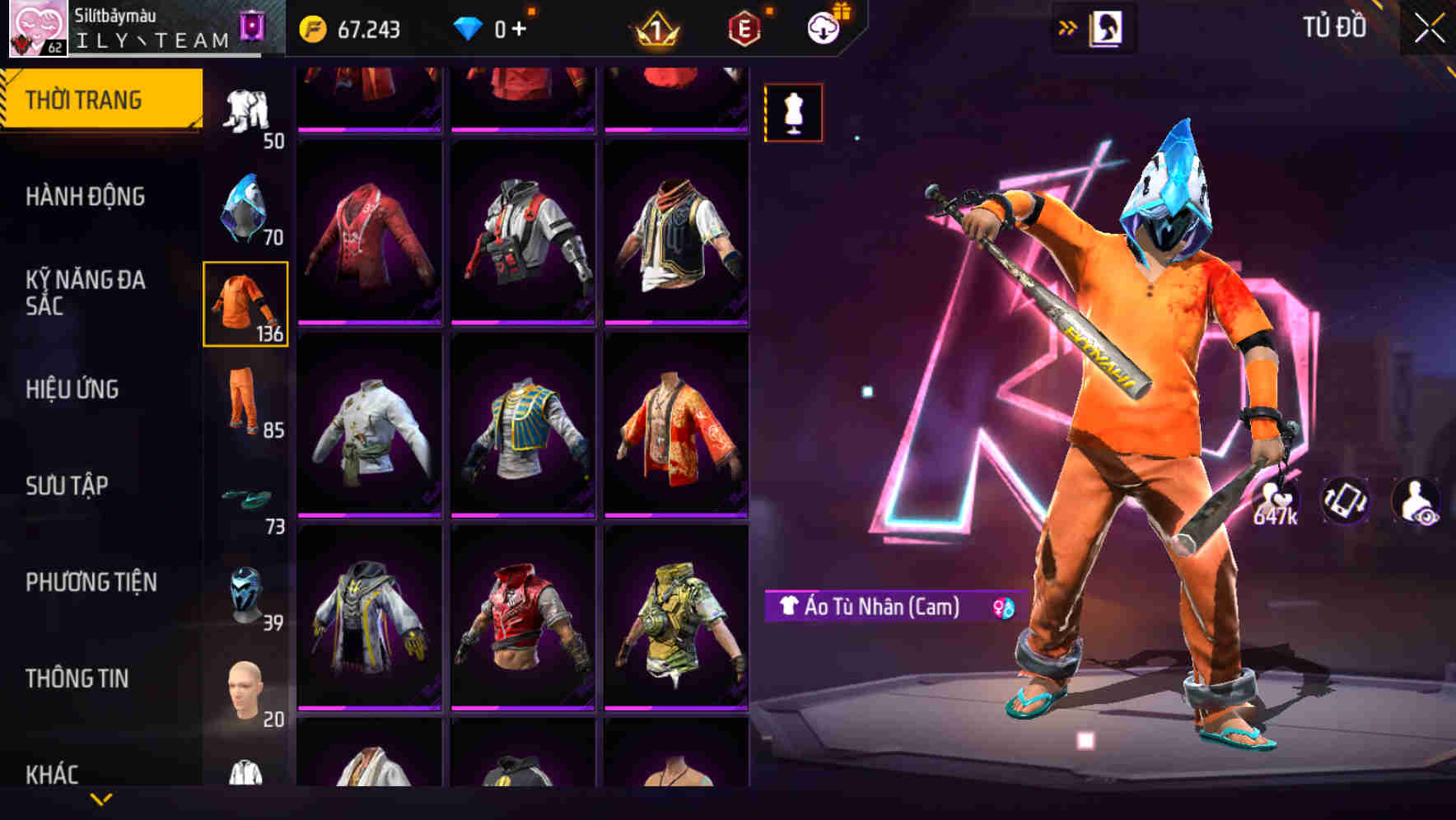The width and height of the screenshot is (1456, 820).
Task: Select the highlighted orange shirt slot labeled 136
Action: [x=245, y=305]
